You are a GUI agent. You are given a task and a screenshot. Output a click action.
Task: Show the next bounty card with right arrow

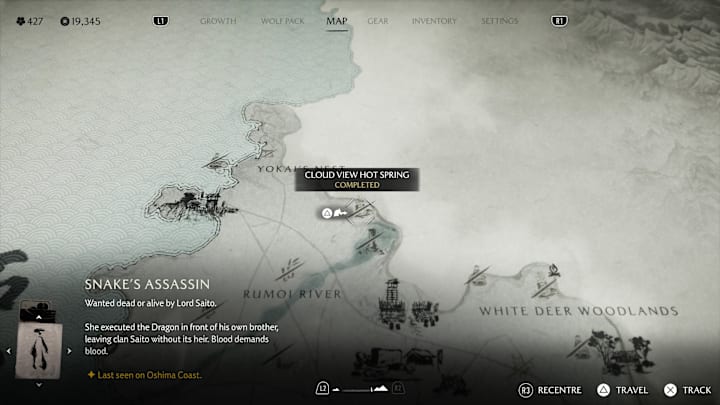[x=70, y=351]
